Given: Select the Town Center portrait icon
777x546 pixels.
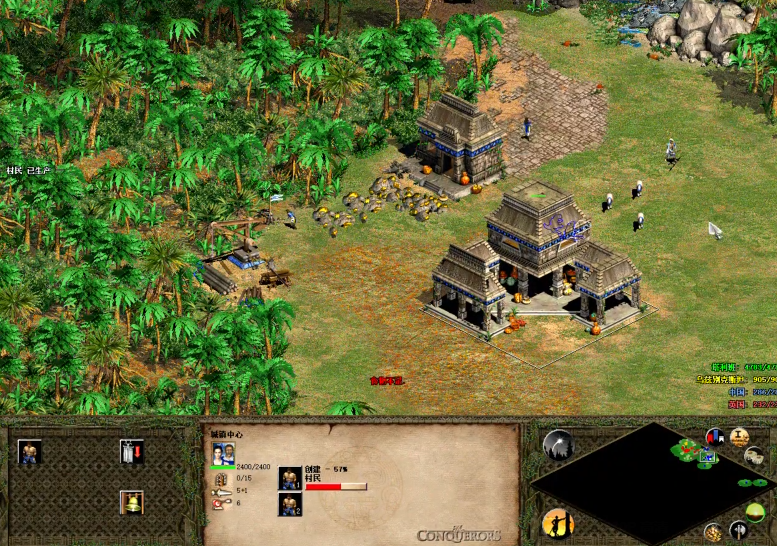Looking at the screenshot, I should tap(224, 454).
